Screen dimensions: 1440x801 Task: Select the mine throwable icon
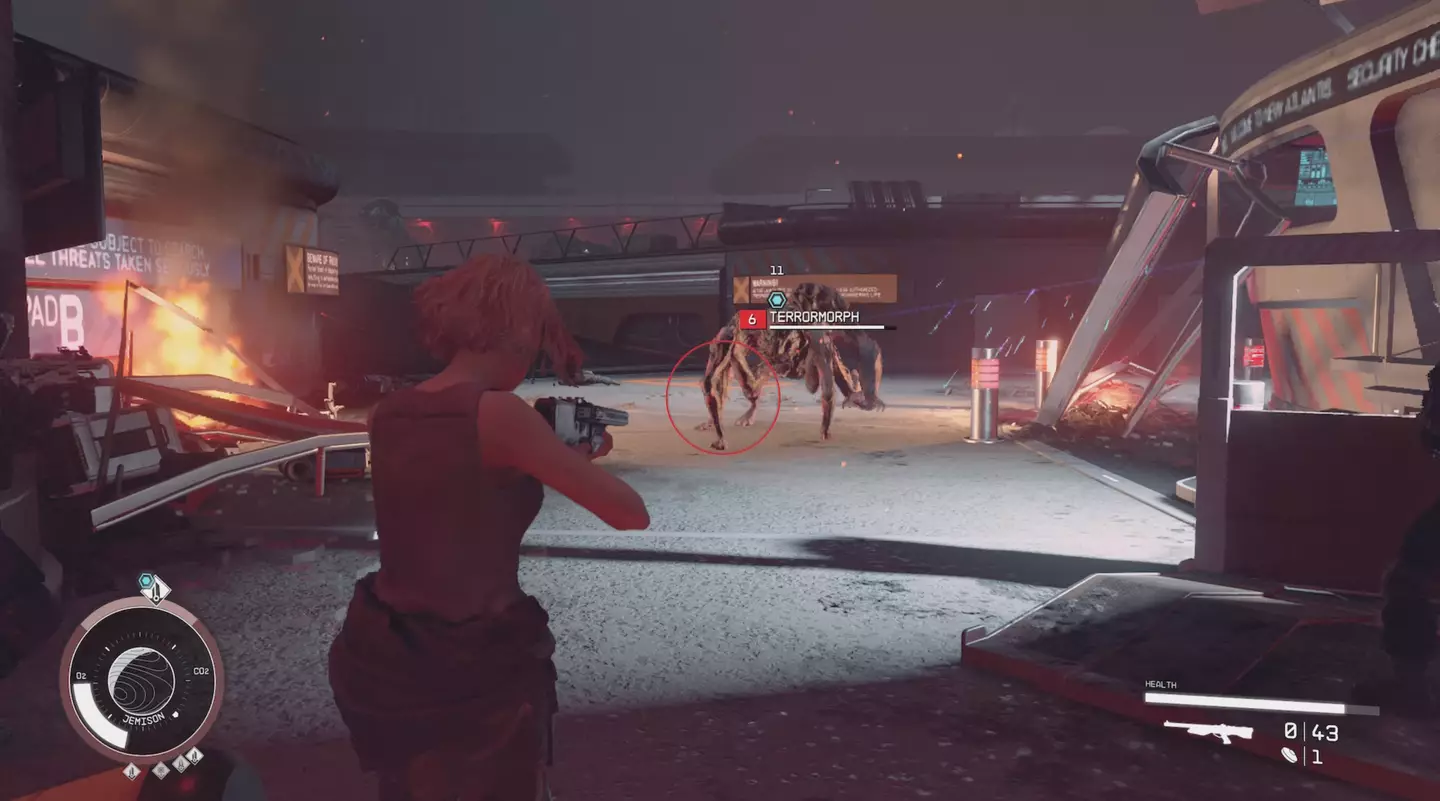pyautogui.click(x=1291, y=757)
